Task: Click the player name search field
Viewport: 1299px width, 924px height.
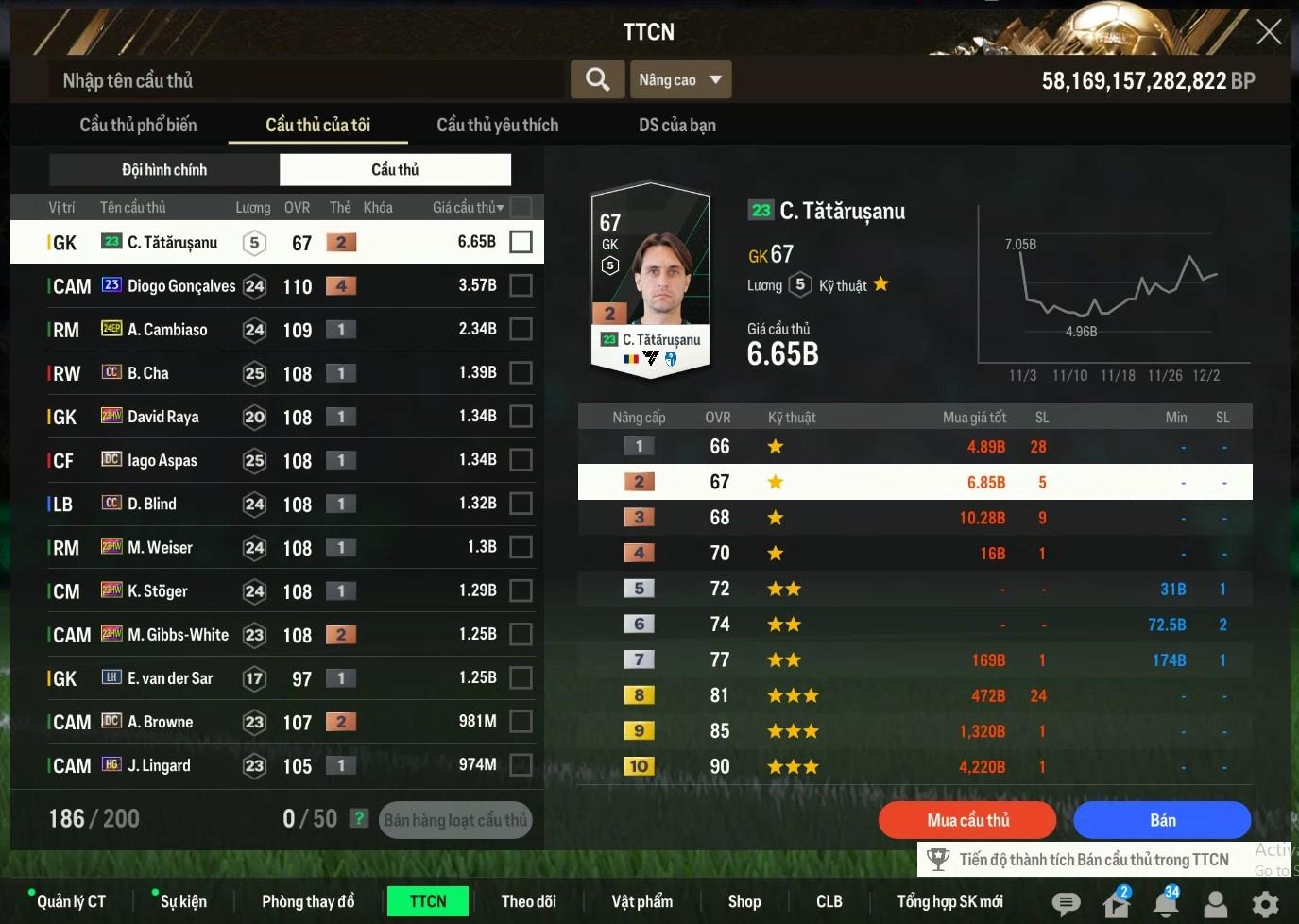Action: click(307, 80)
